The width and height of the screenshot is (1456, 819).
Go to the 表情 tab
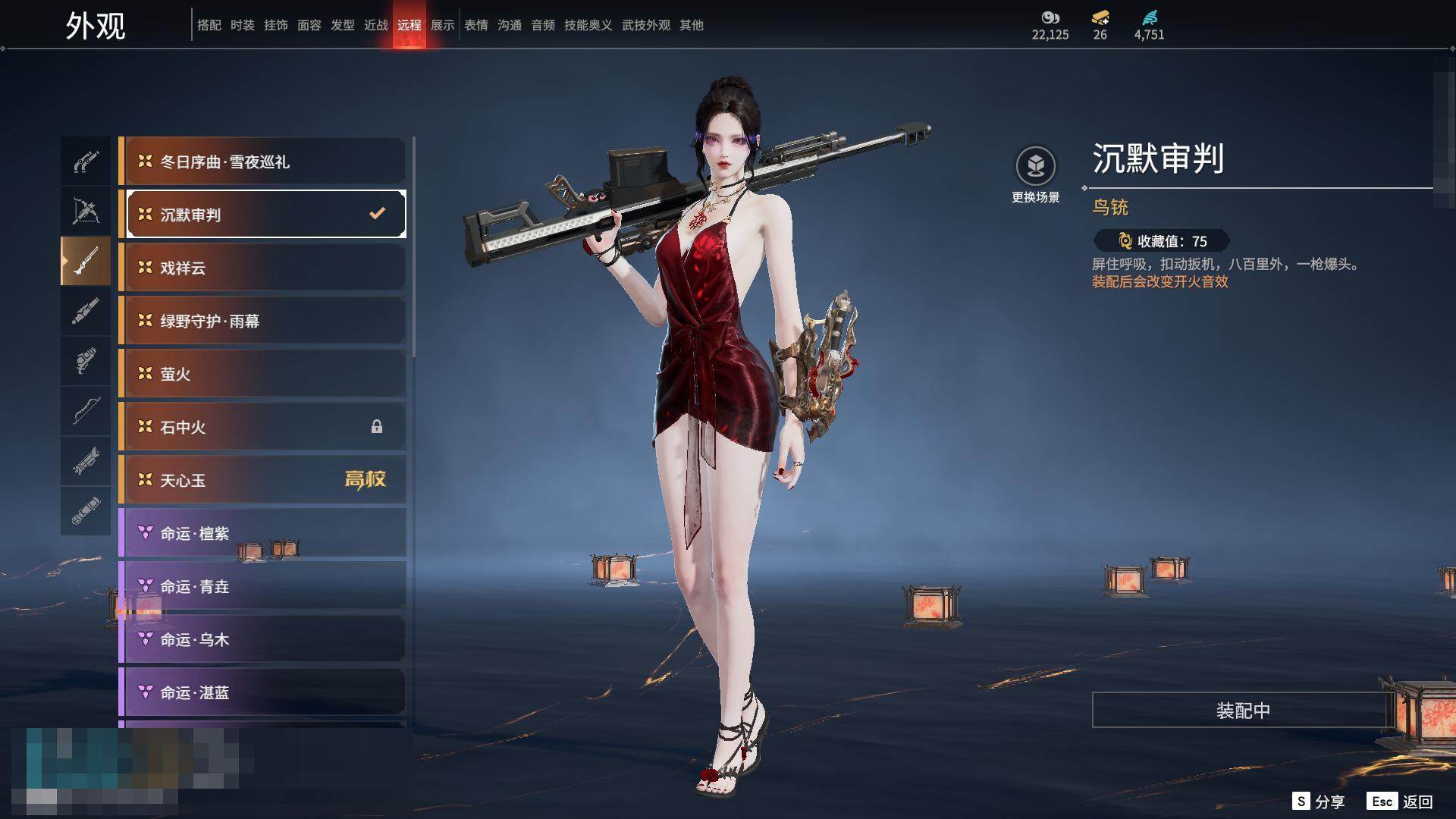pyautogui.click(x=476, y=25)
